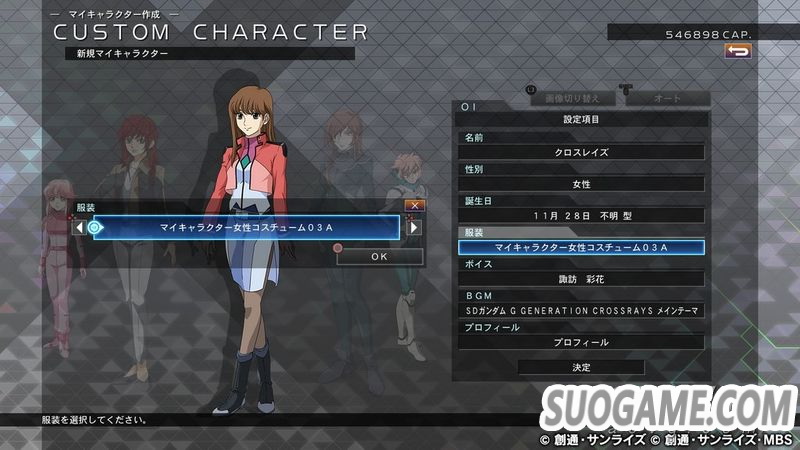Click the 決定 confirm button
The height and width of the screenshot is (450, 800).
click(x=581, y=368)
